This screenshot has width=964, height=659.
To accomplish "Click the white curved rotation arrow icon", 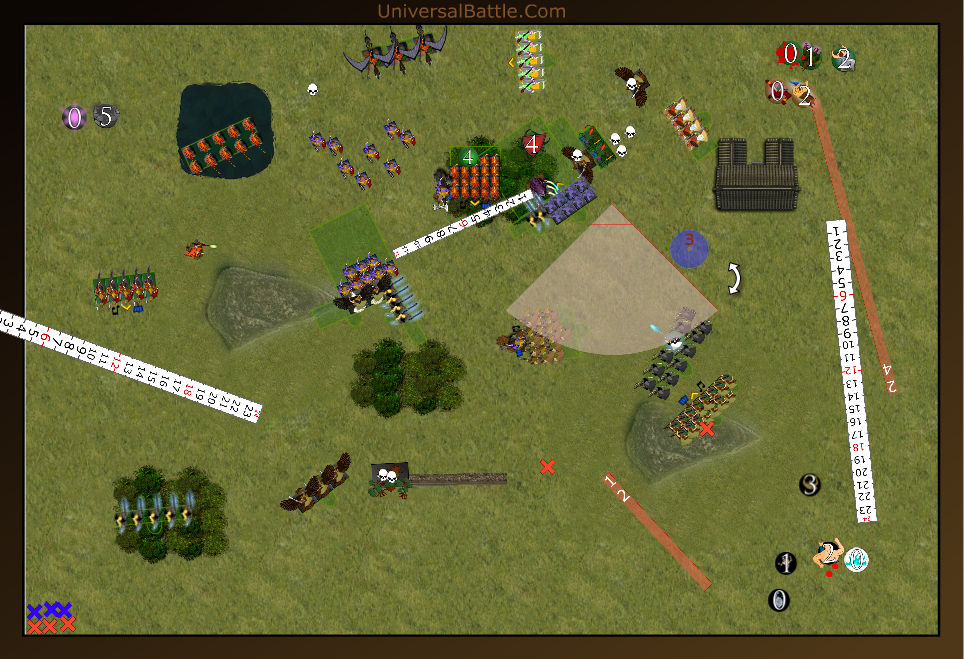I will point(734,278).
